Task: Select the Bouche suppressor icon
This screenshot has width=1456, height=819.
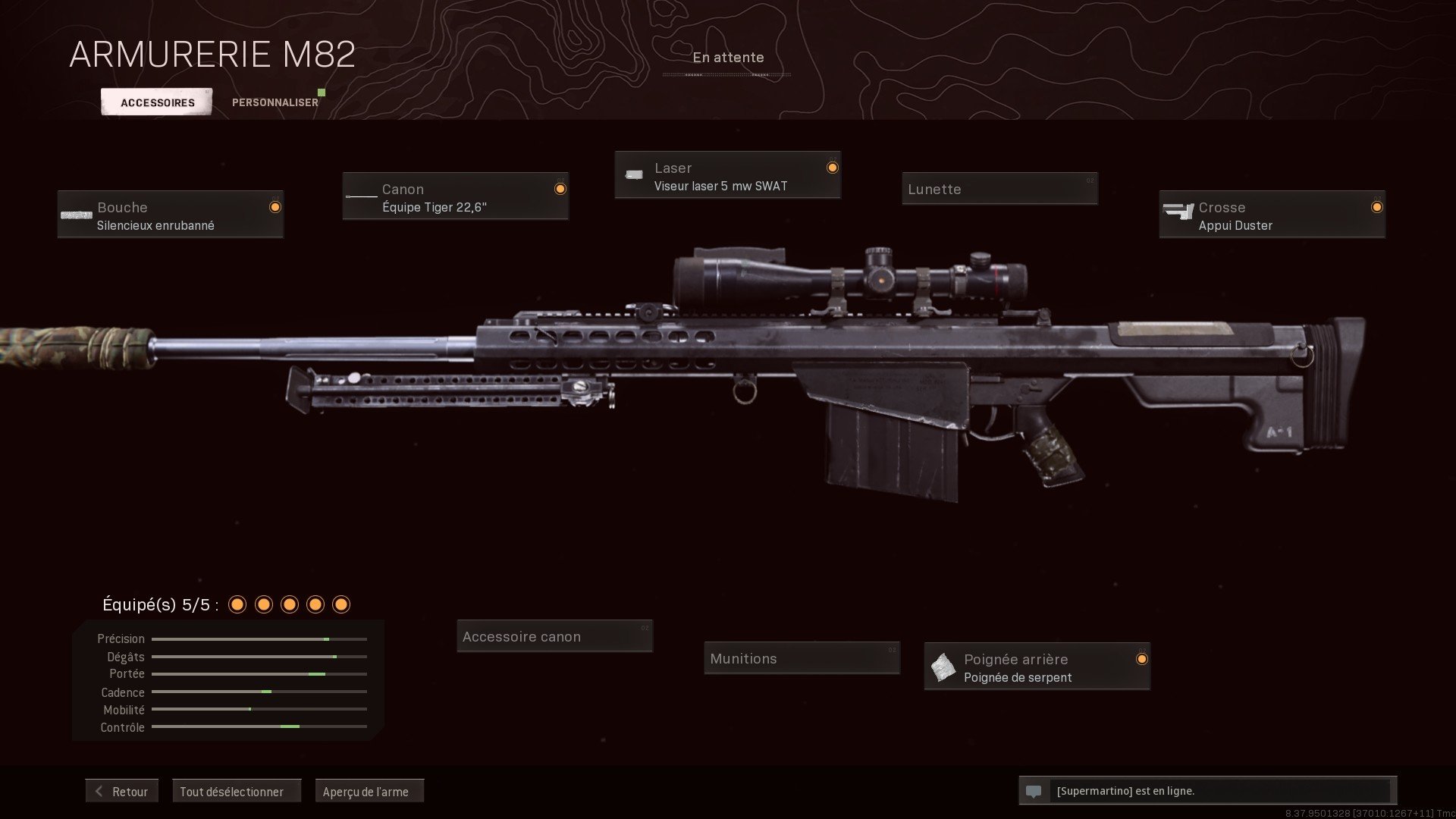Action: pos(76,215)
